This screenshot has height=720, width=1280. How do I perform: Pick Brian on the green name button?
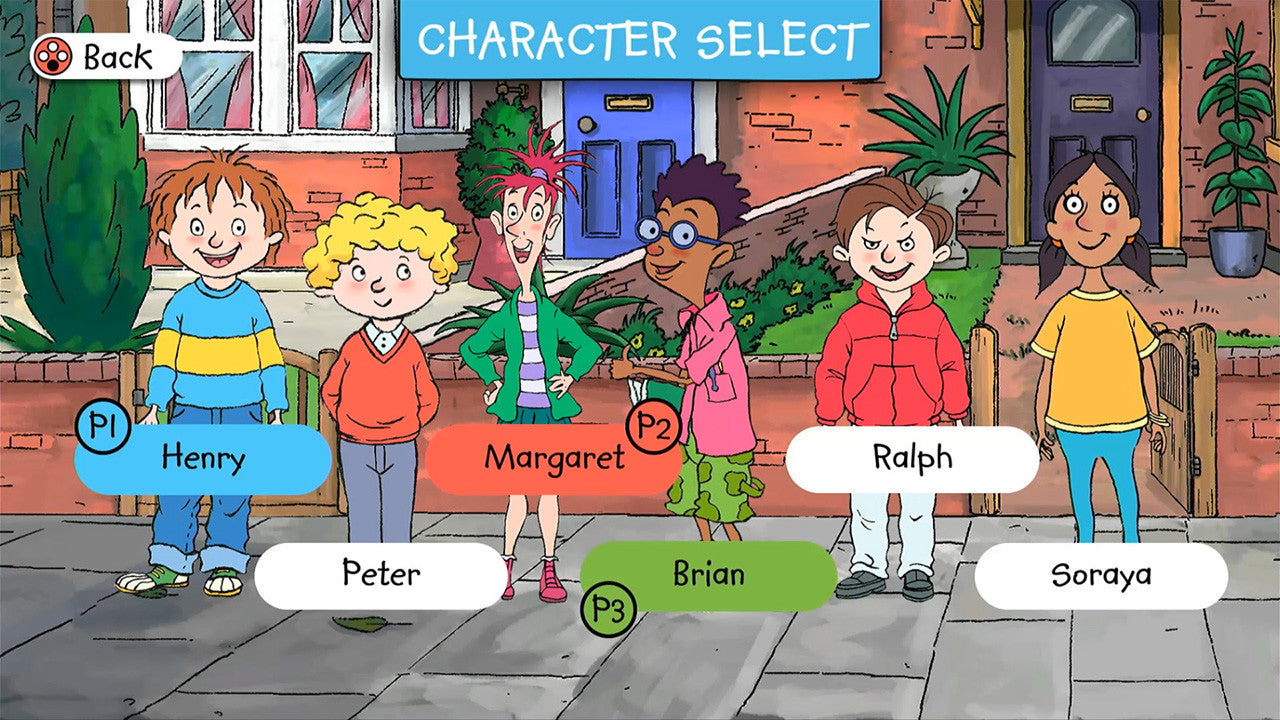pyautogui.click(x=710, y=575)
